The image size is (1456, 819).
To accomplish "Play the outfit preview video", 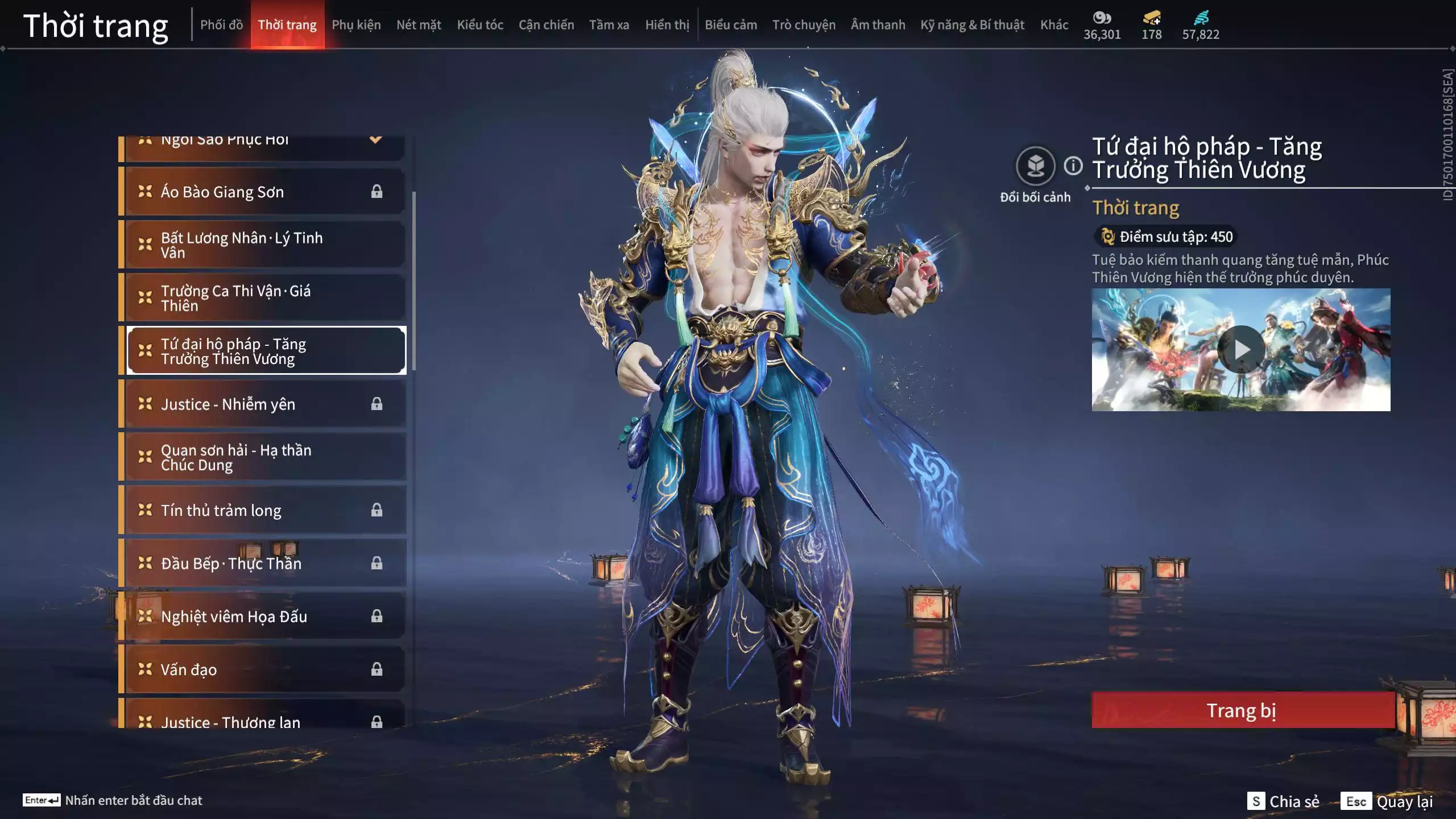I will coord(1243,349).
